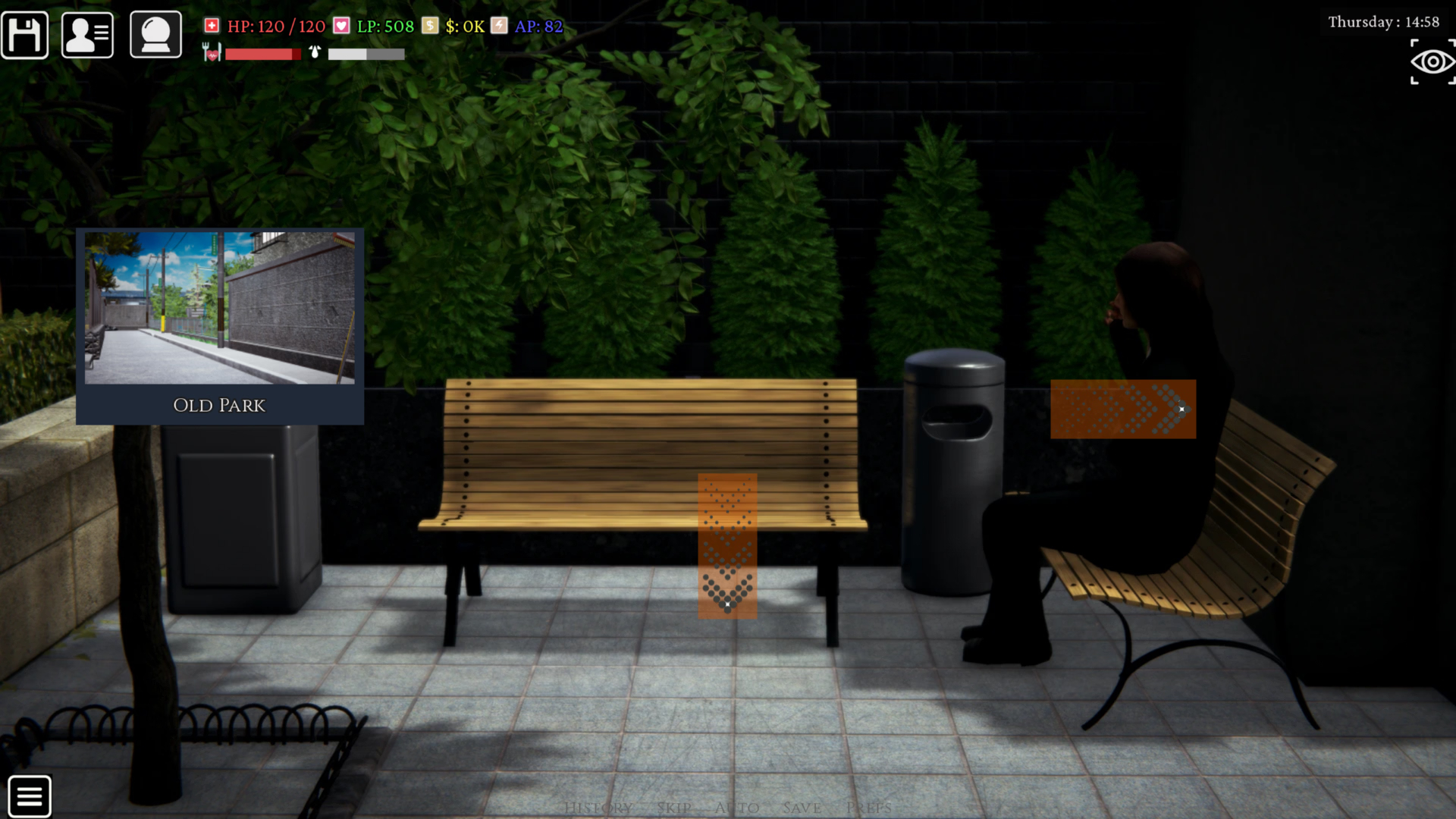Open the hamburger menu at bottom left

(x=30, y=795)
